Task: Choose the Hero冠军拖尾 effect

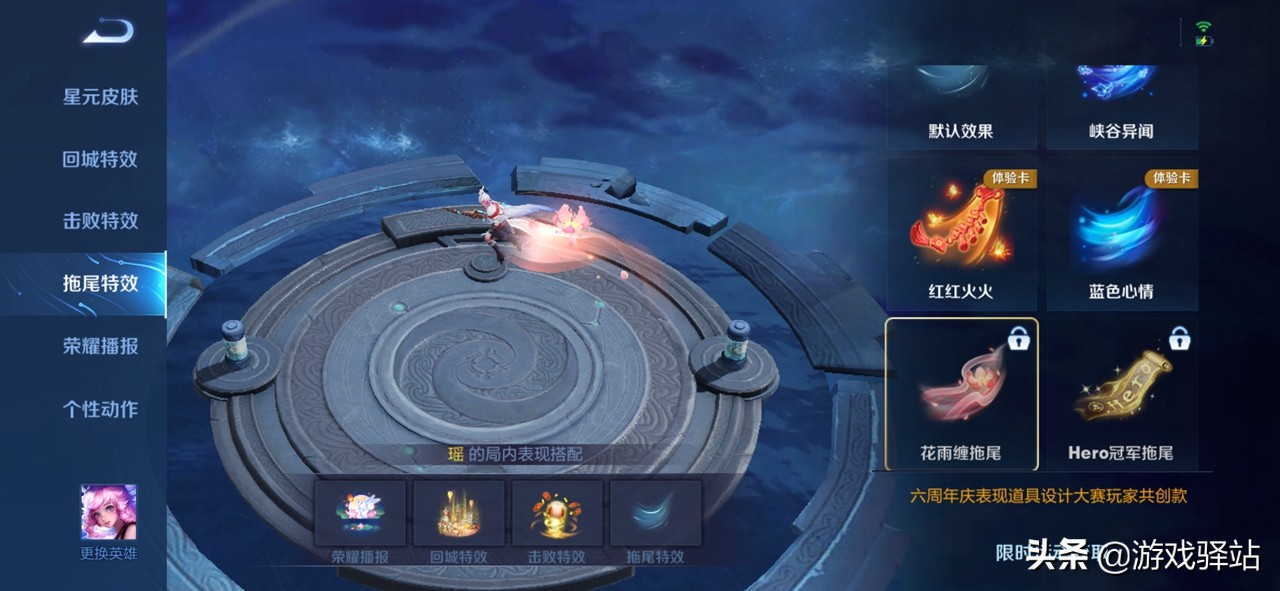Action: 1122,394
